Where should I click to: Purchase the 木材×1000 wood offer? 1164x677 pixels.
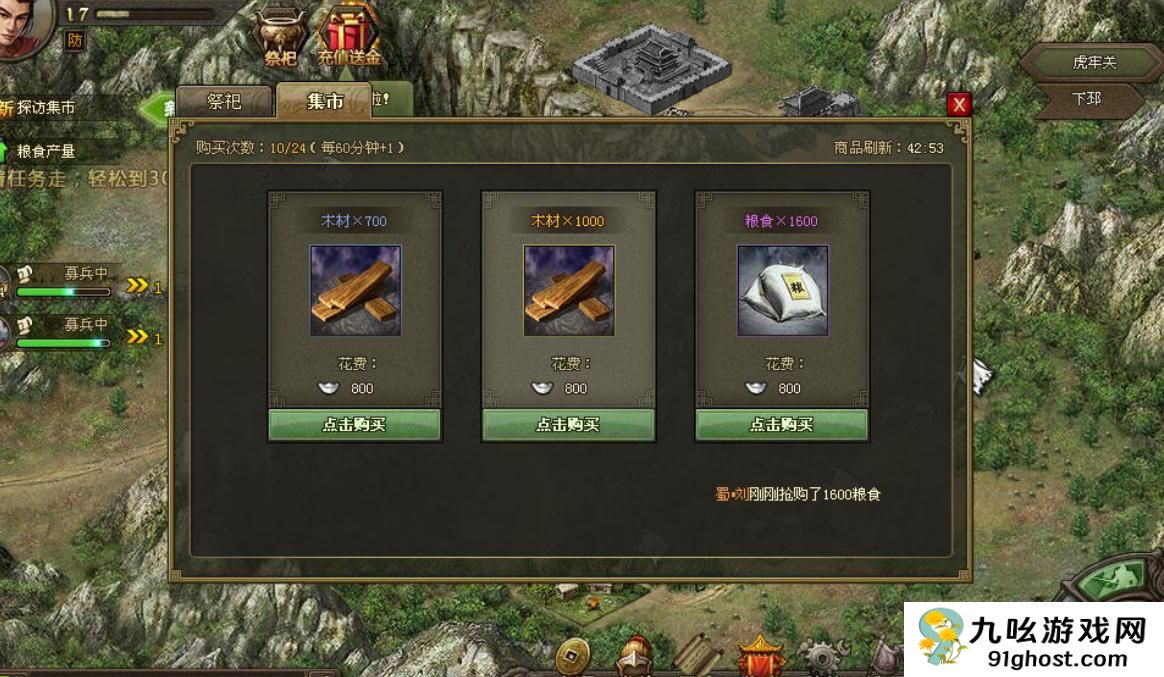pyautogui.click(x=568, y=424)
